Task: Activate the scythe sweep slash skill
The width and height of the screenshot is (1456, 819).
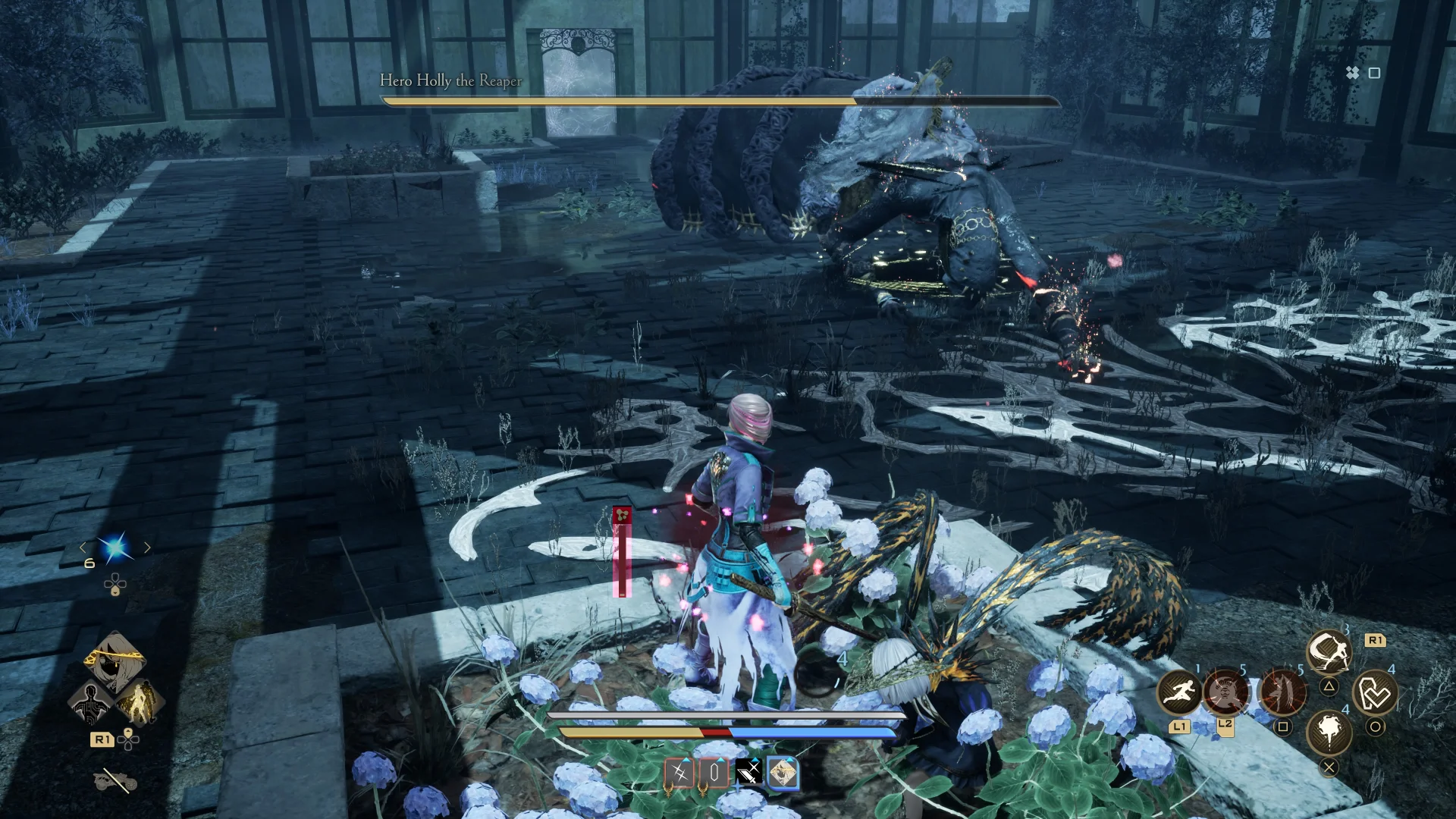Action: pyautogui.click(x=1329, y=651)
